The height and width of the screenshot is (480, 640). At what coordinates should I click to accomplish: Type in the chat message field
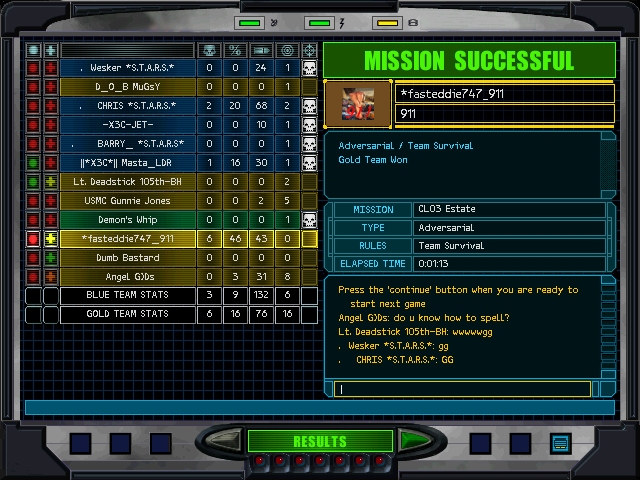465,389
